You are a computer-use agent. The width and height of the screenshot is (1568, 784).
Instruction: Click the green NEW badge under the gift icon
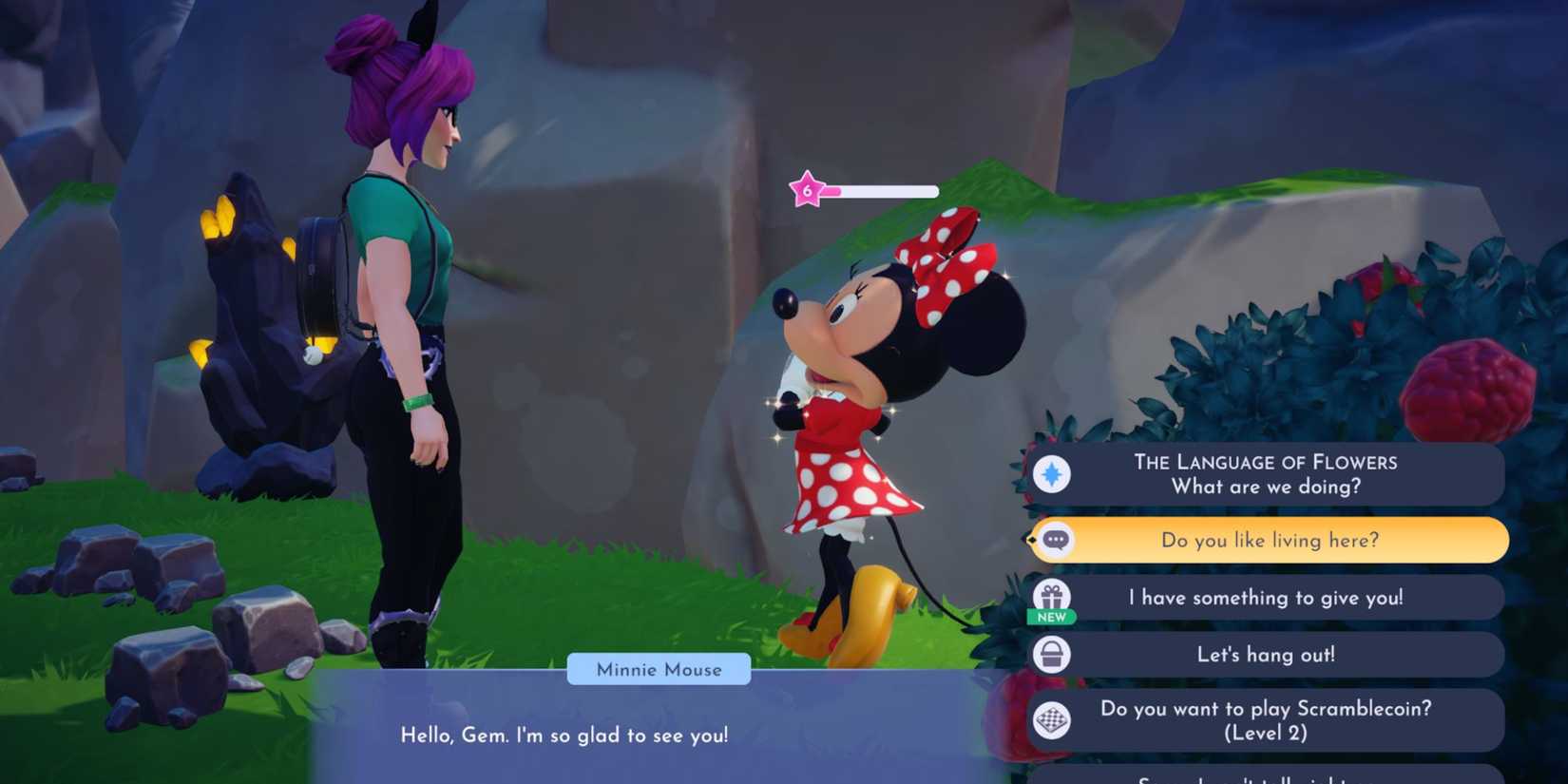point(1055,618)
